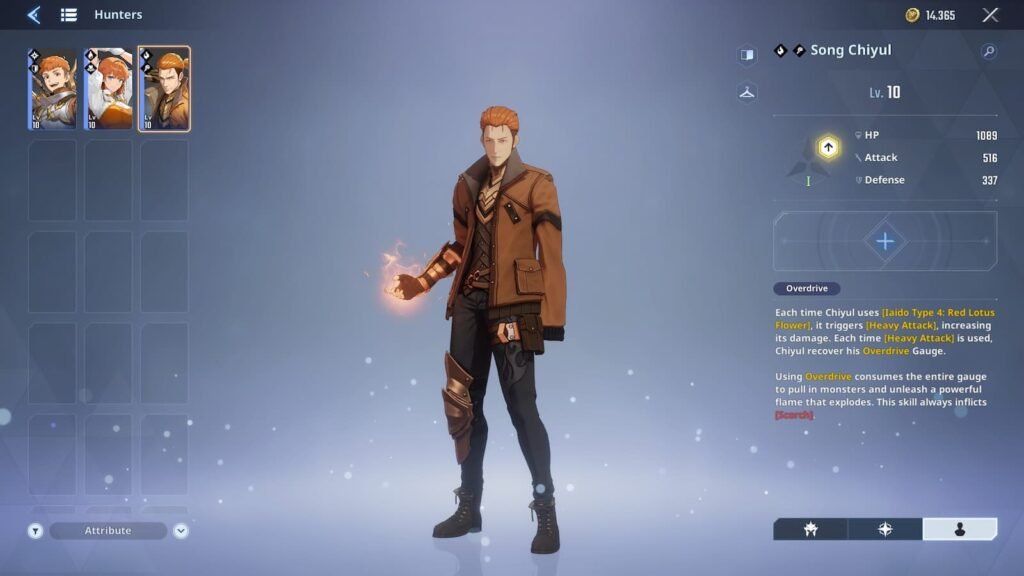This screenshot has width=1024, height=576.
Task: Add equipment with the plus slot
Action: click(885, 241)
